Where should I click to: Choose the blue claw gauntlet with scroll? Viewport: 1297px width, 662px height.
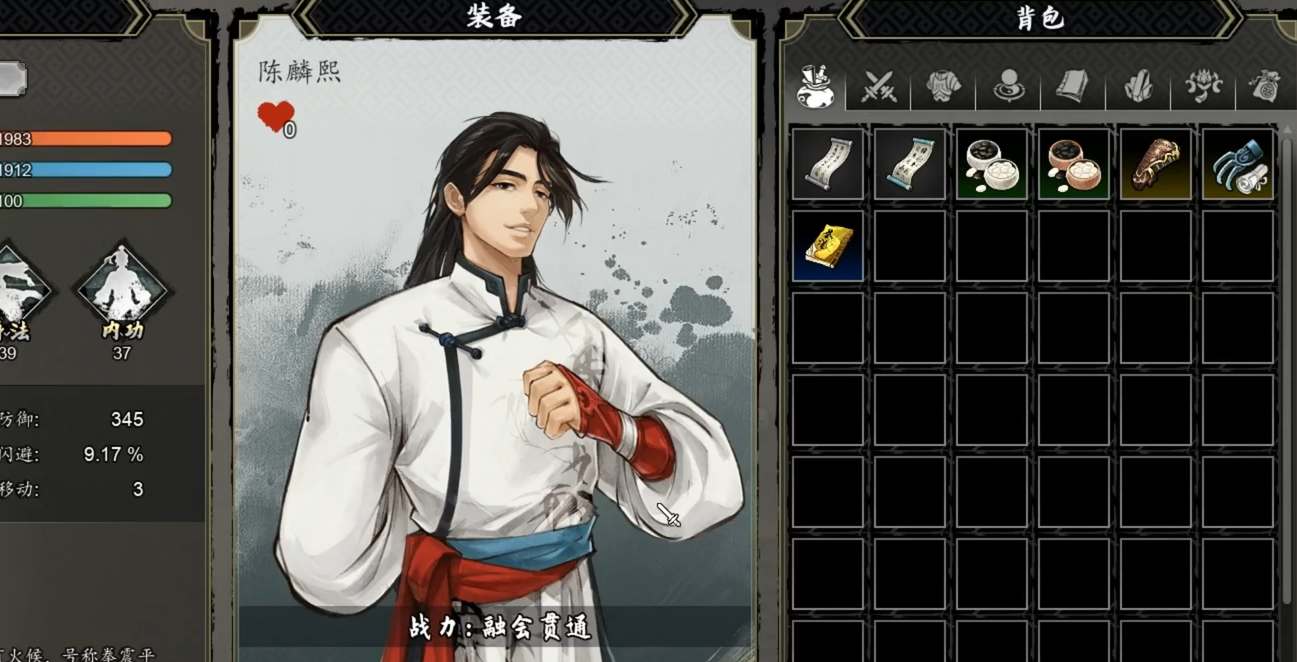1238,164
